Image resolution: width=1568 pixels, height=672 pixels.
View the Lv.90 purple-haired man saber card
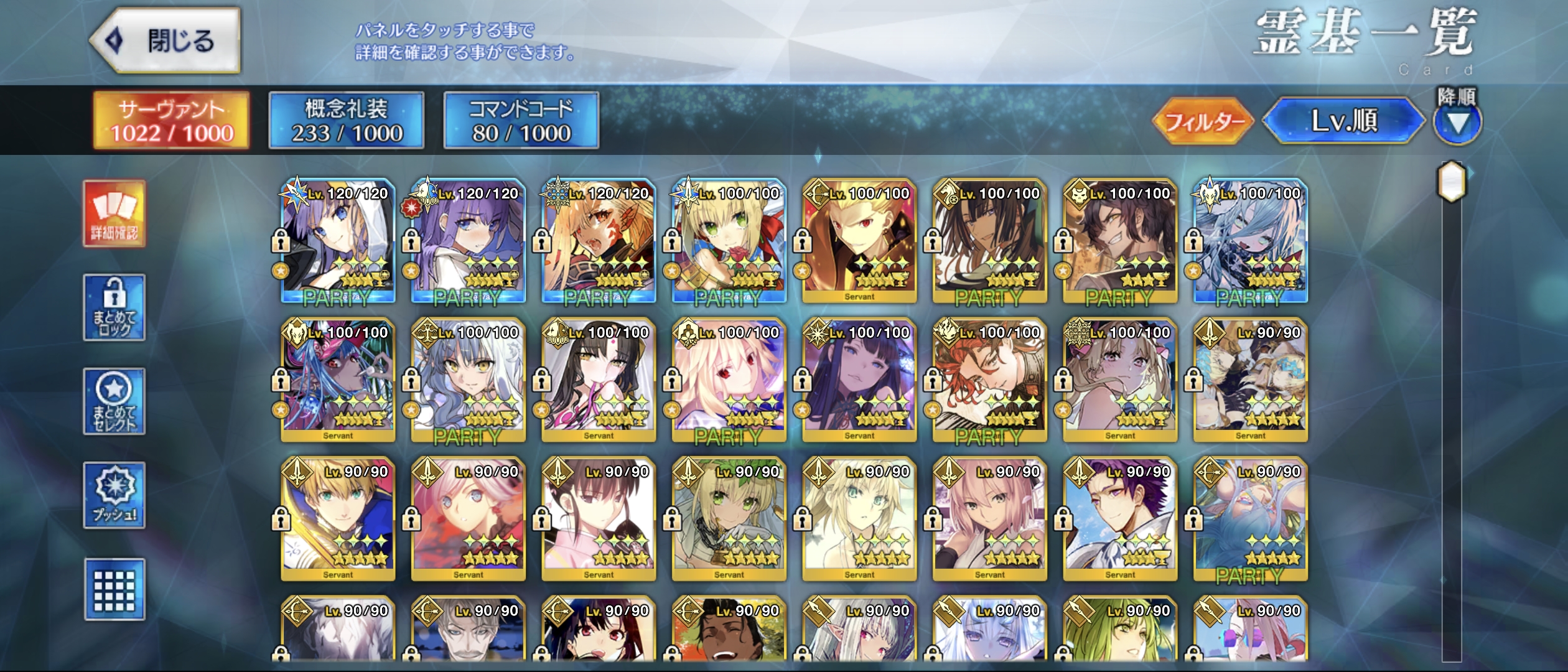(1120, 520)
